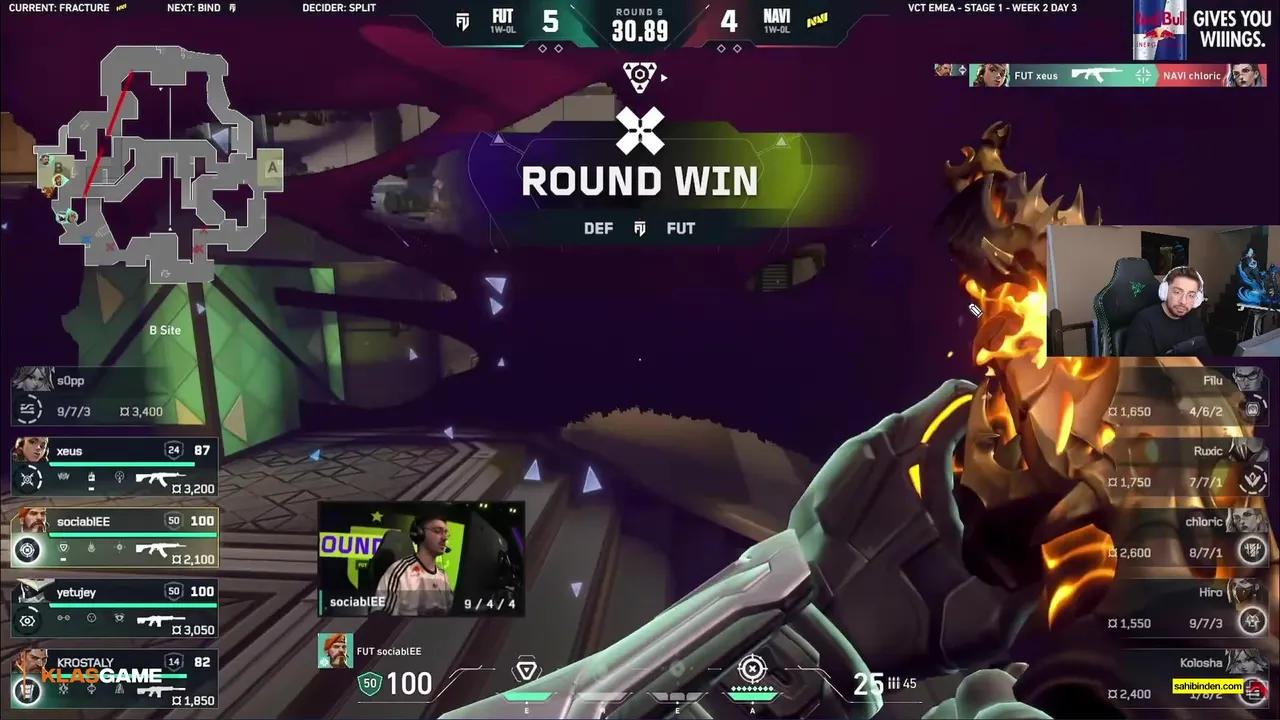Open the Red Bull sponsor banner
The height and width of the screenshot is (720, 1280).
pyautogui.click(x=1204, y=30)
